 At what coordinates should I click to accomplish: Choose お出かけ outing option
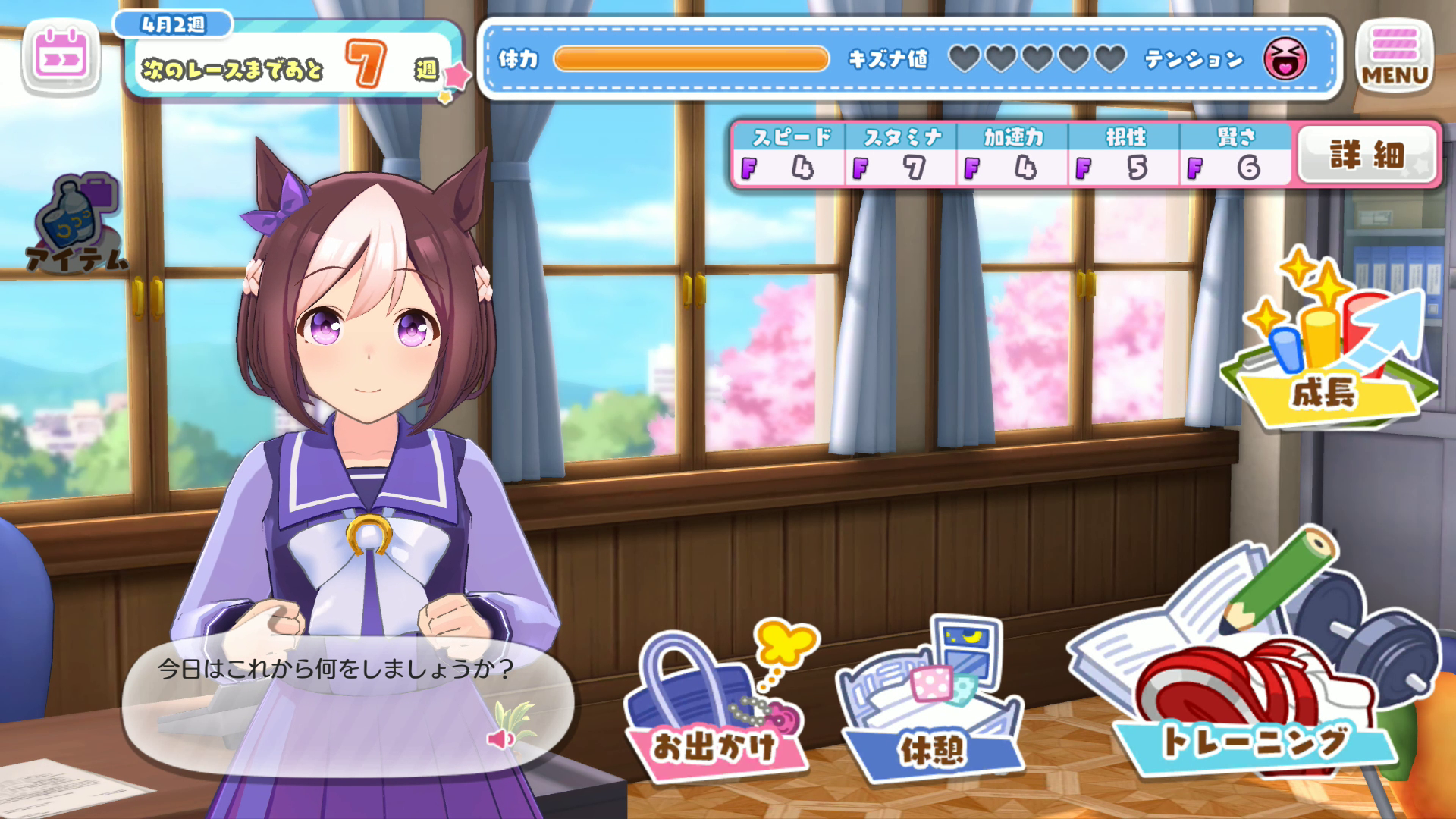(714, 705)
